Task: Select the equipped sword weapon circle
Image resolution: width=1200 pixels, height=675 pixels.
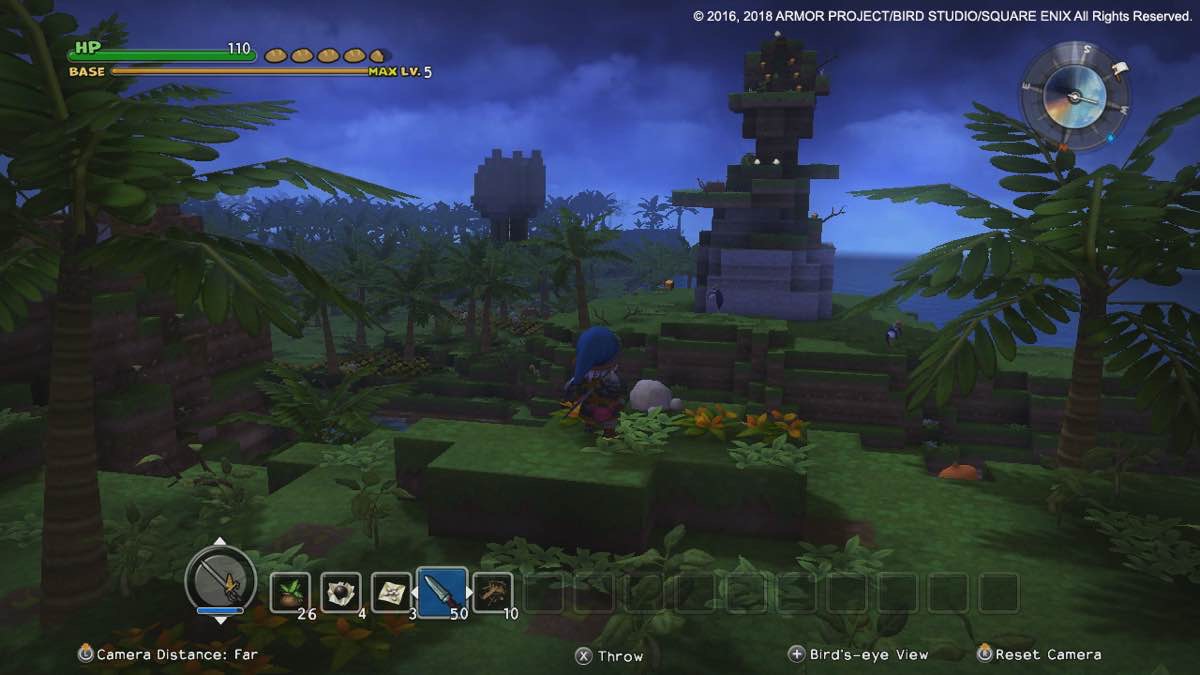Action: [220, 579]
